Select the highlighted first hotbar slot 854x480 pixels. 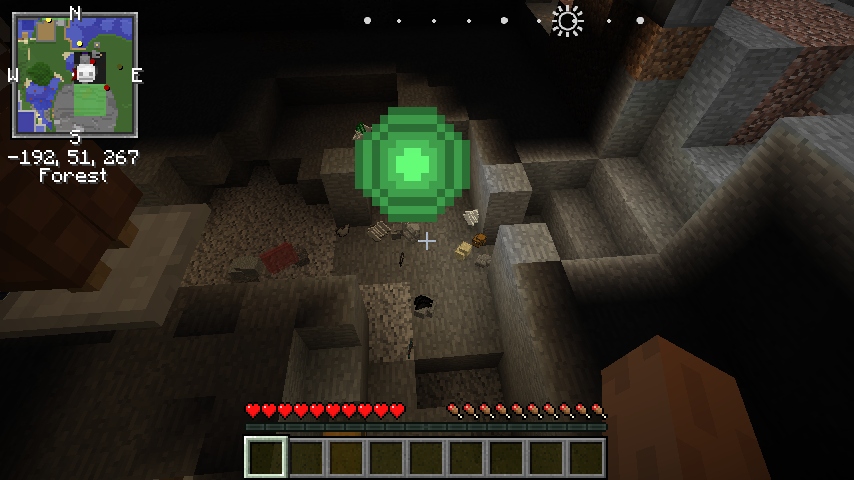[266, 457]
